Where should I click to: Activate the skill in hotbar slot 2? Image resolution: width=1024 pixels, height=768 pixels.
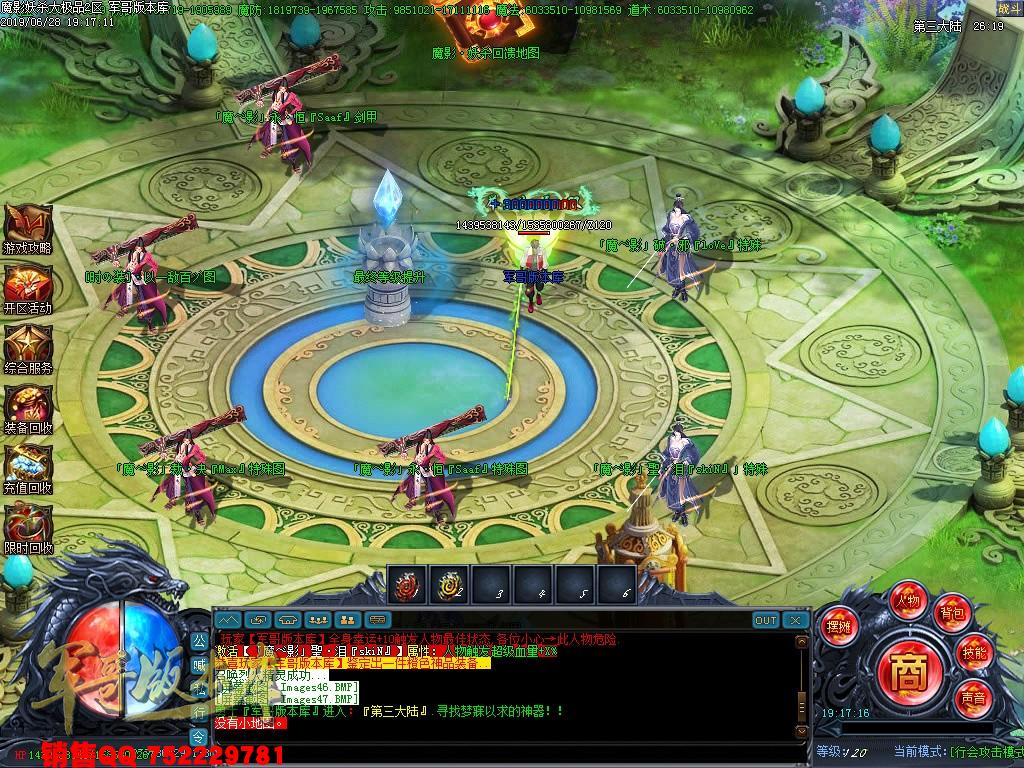[449, 585]
